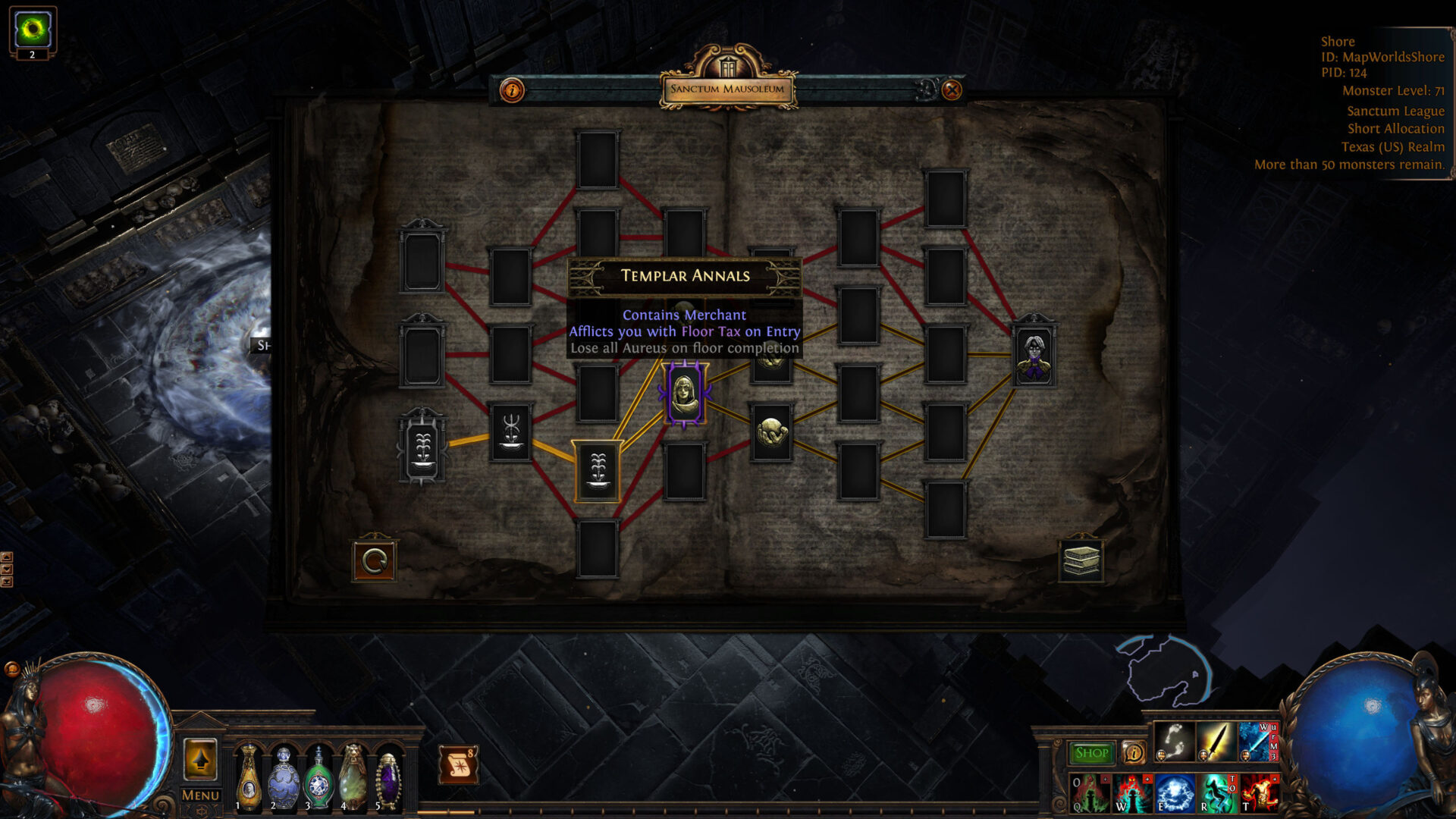Select the gold-pouch room tile
The width and height of the screenshot is (1456, 819).
point(771,432)
